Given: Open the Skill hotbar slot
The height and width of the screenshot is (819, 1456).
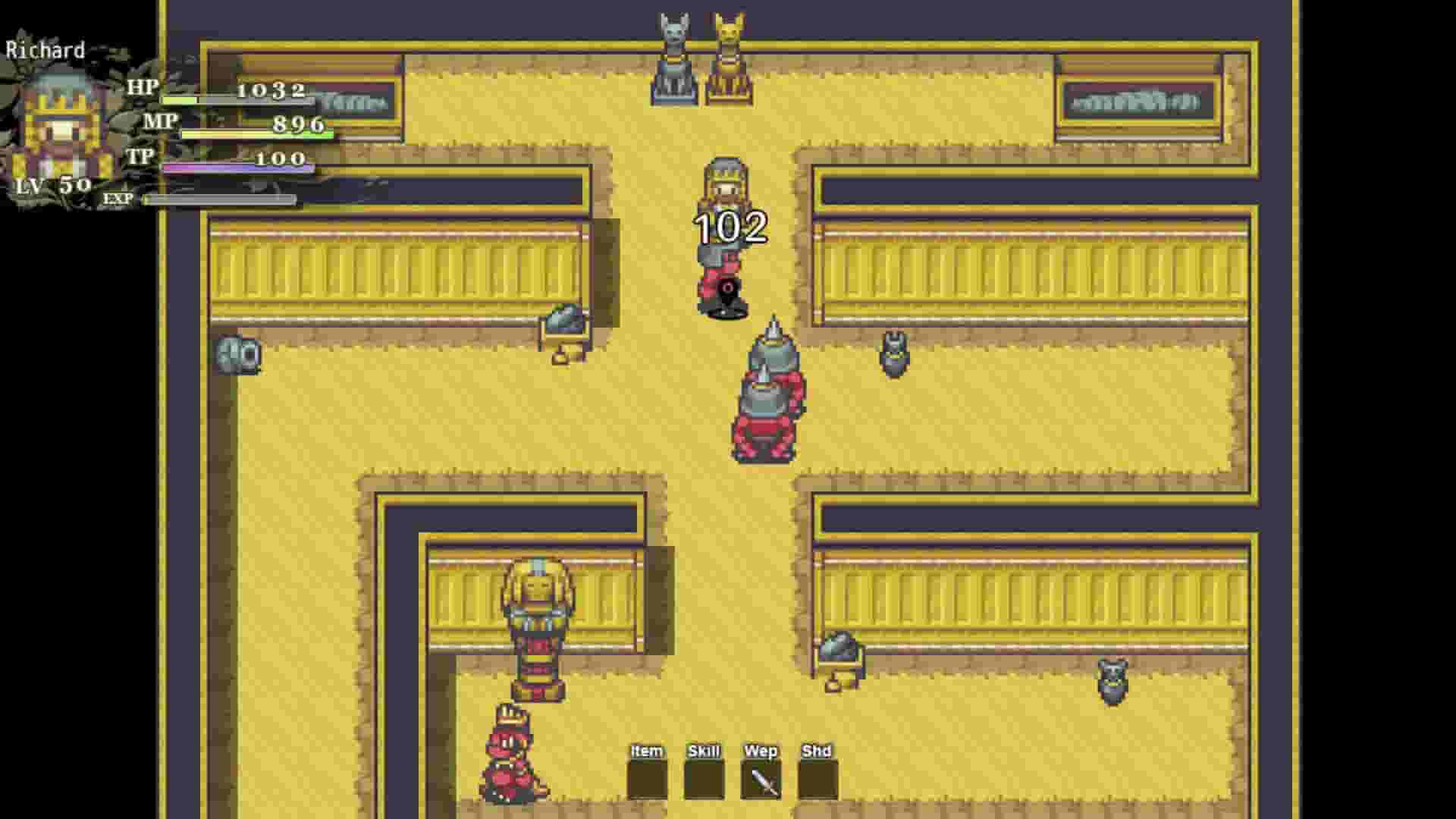Looking at the screenshot, I should (x=704, y=771).
